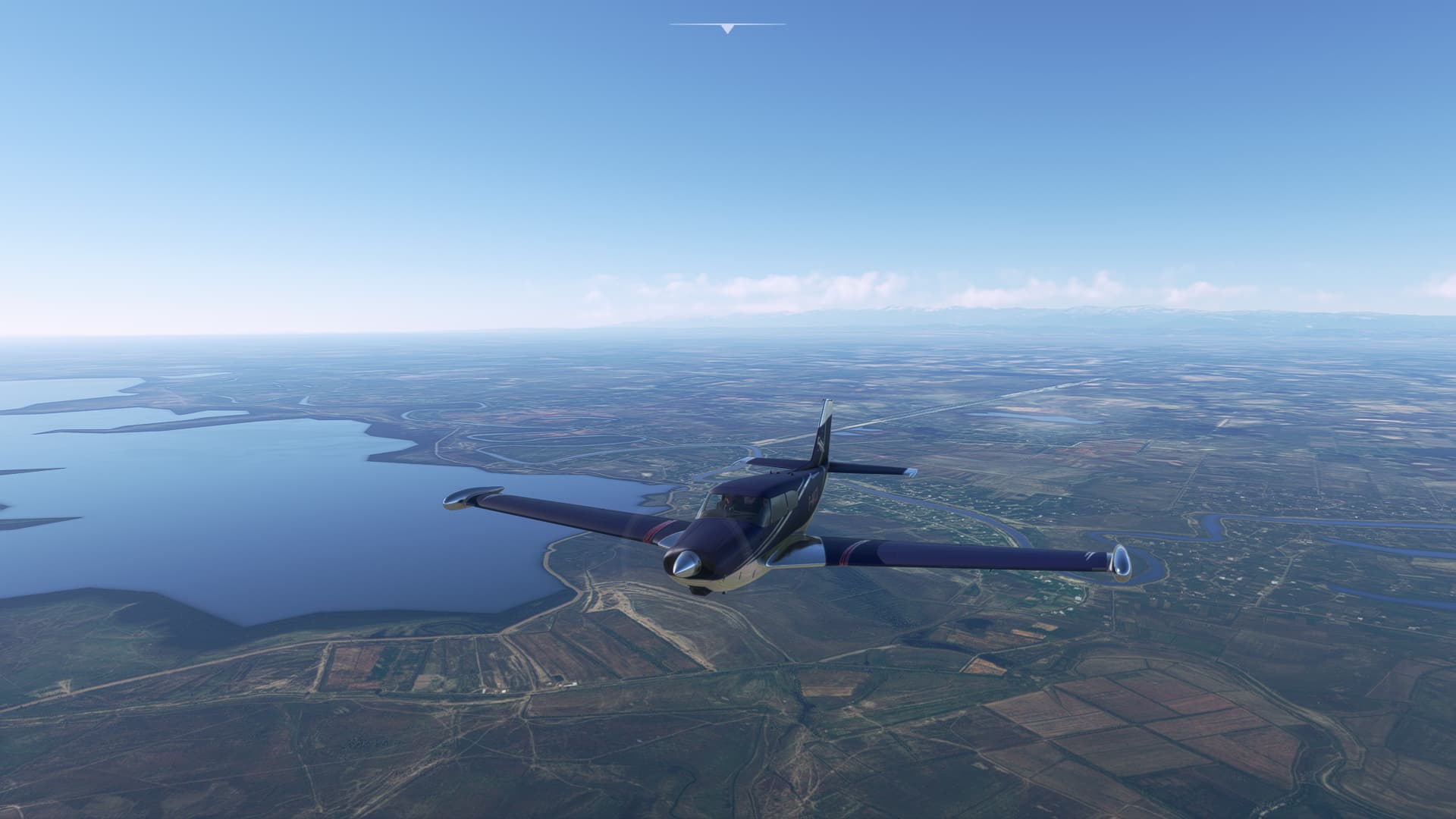Viewport: 1456px width, 819px height.
Task: Open the toolbar handle at top center
Action: [727, 28]
